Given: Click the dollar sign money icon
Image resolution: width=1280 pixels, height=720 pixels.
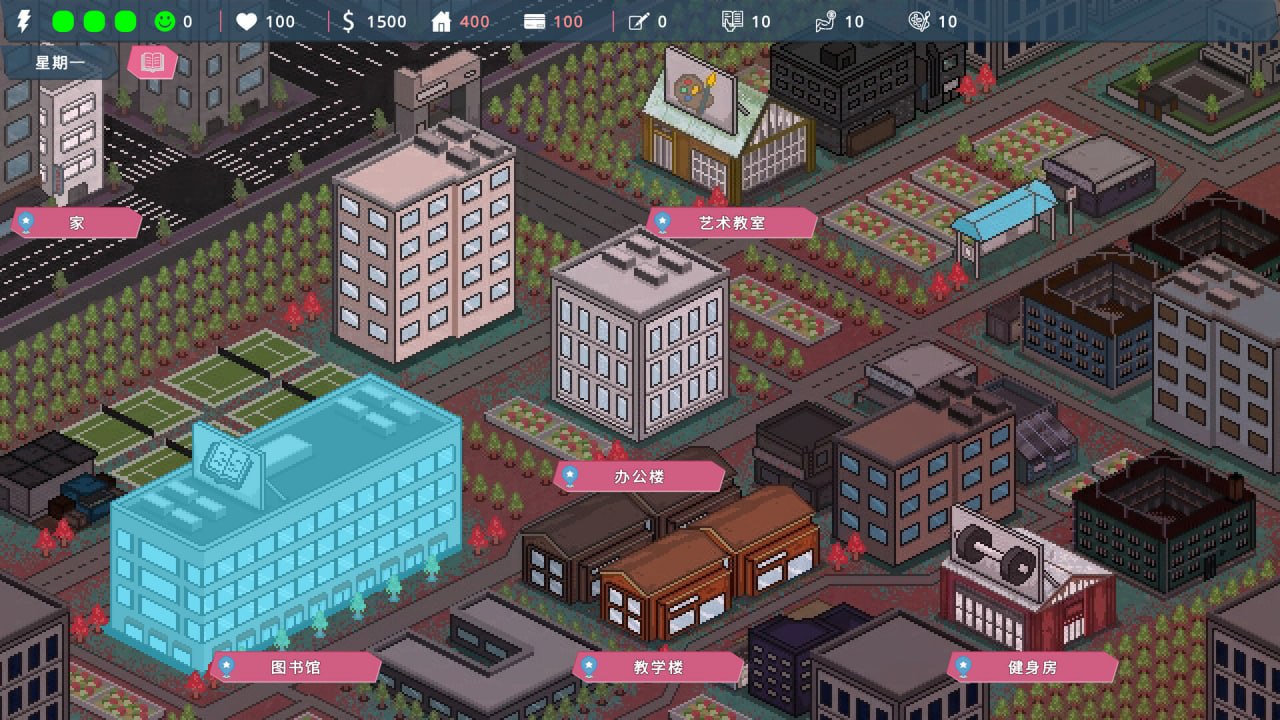Looking at the screenshot, I should 349,21.
